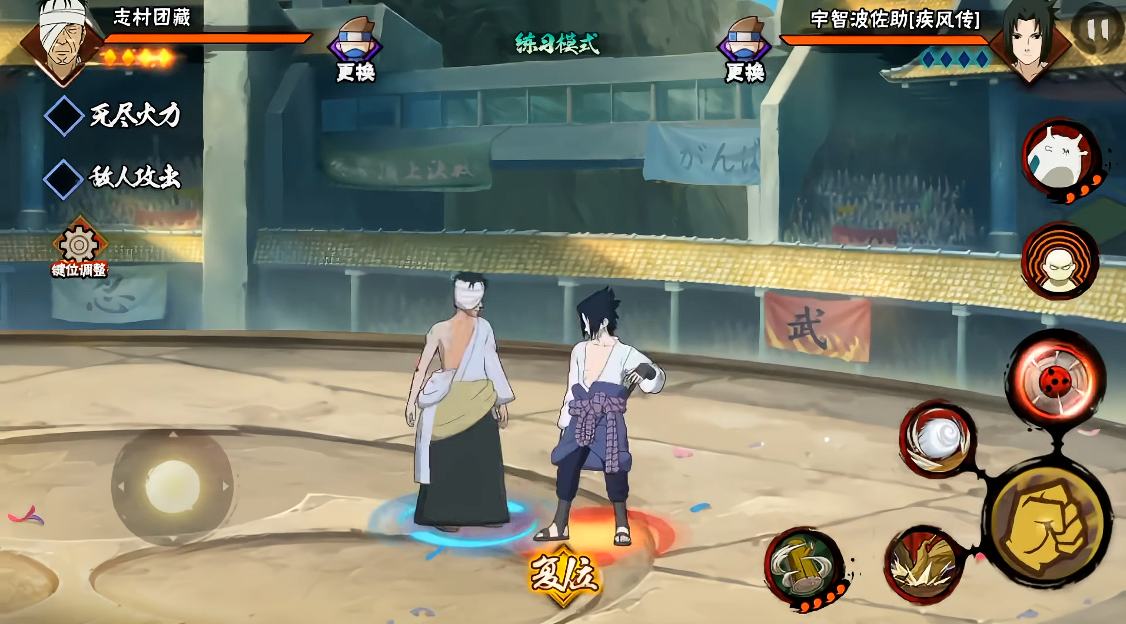Screen dimensions: 1126x624
Task: Pause the game with the pause button
Action: coord(1097,28)
